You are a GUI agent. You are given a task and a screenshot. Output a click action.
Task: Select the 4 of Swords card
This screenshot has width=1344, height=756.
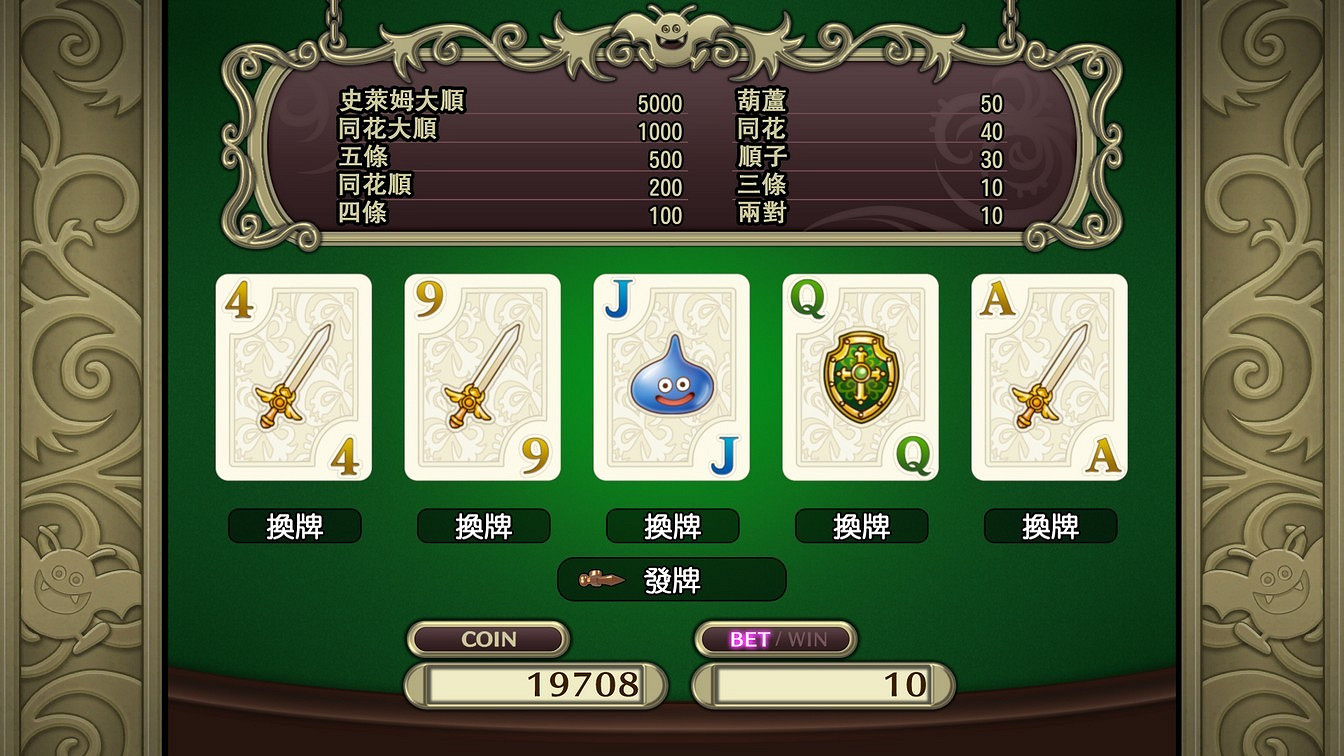pyautogui.click(x=292, y=378)
